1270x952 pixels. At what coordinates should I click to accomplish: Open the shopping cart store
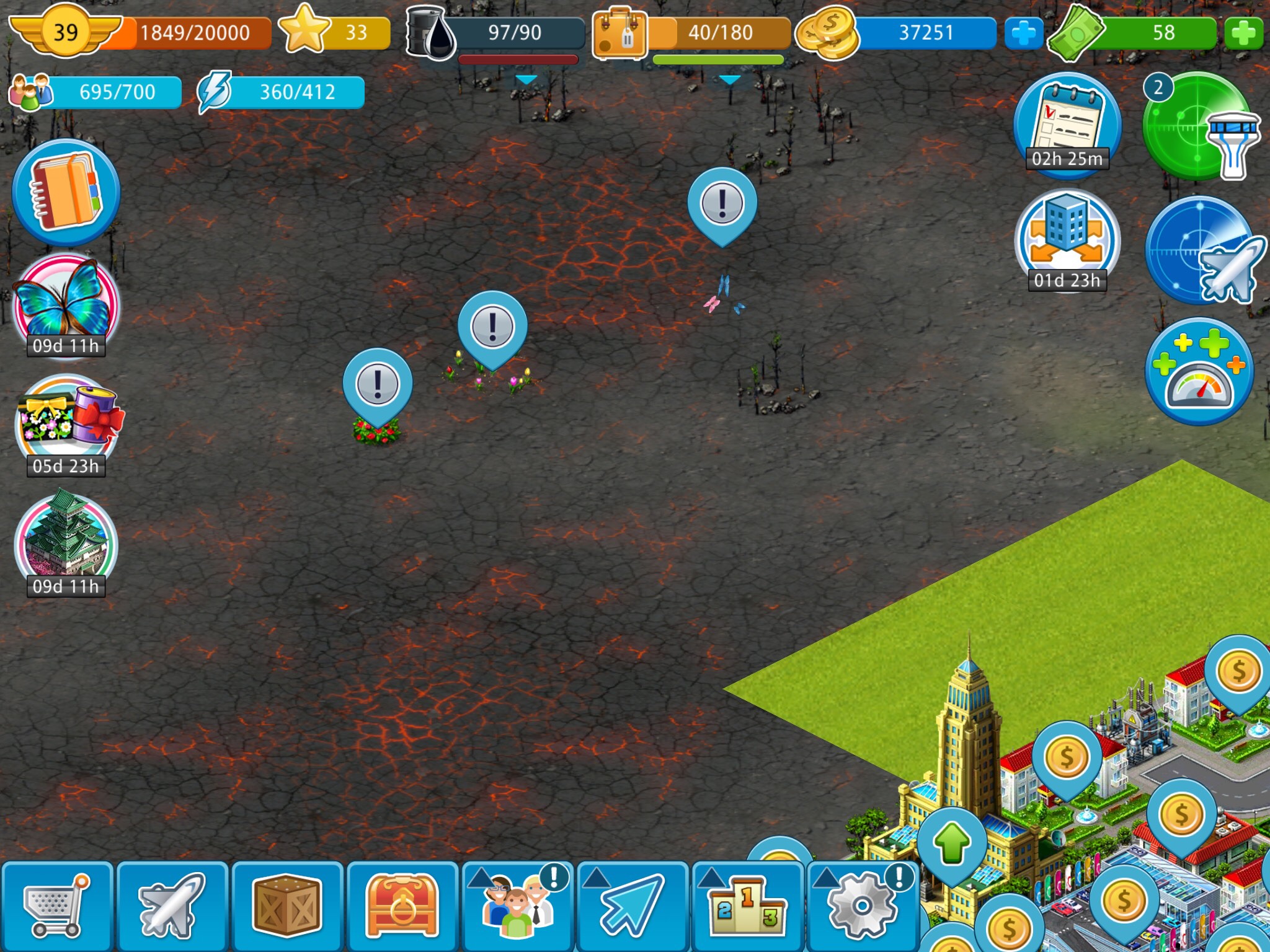pyautogui.click(x=57, y=906)
